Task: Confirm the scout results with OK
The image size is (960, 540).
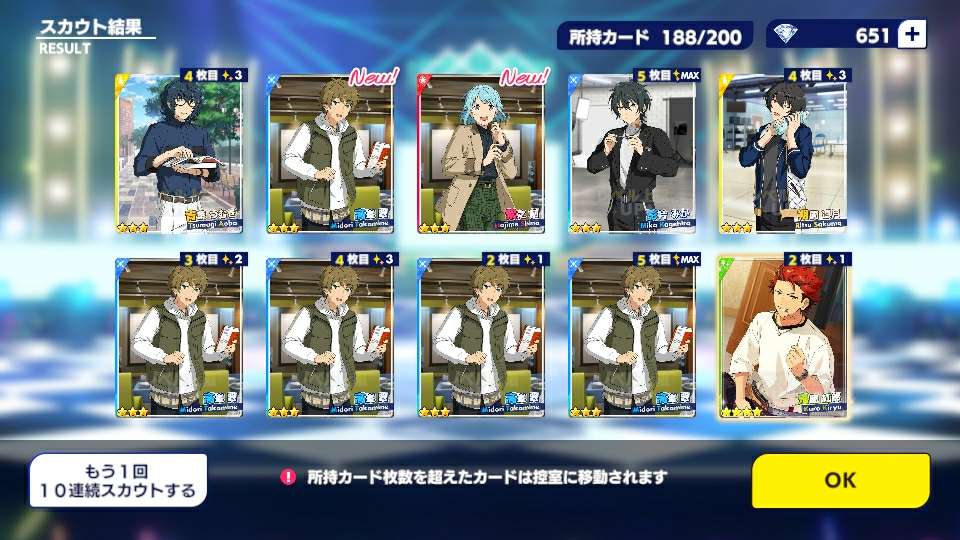Action: [840, 480]
